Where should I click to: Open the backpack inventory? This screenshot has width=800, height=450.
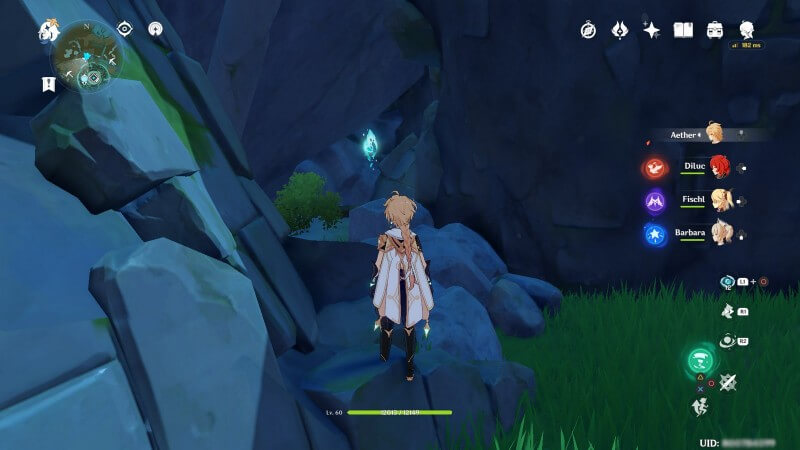click(715, 30)
